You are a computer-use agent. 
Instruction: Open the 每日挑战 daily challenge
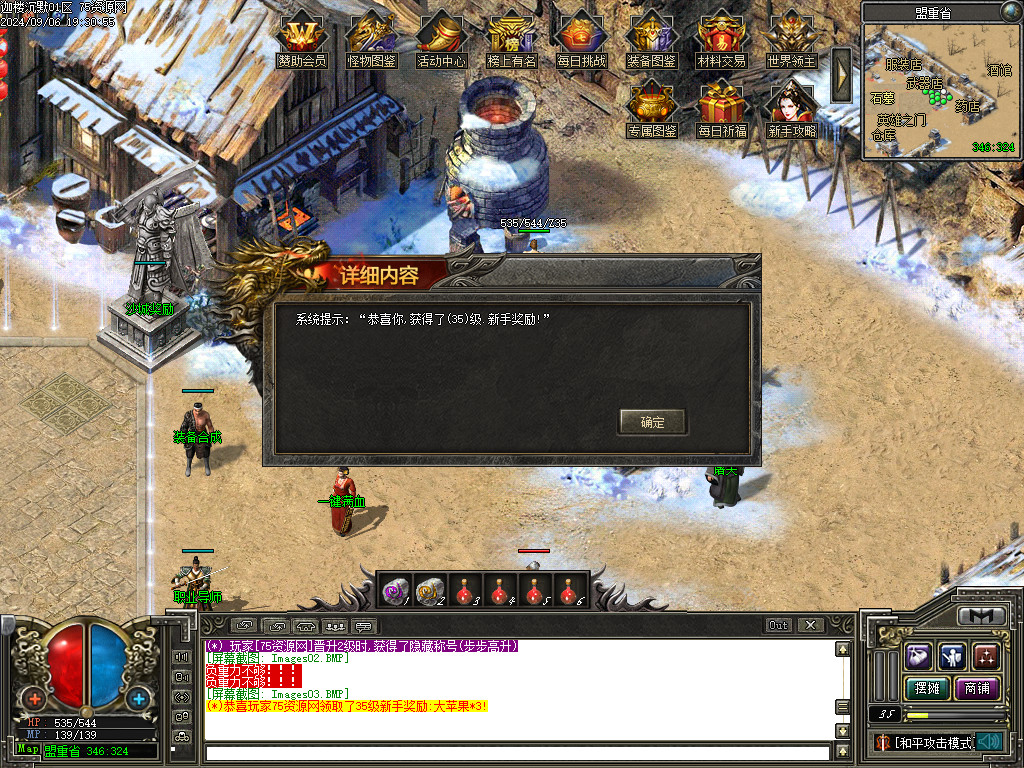click(x=582, y=40)
